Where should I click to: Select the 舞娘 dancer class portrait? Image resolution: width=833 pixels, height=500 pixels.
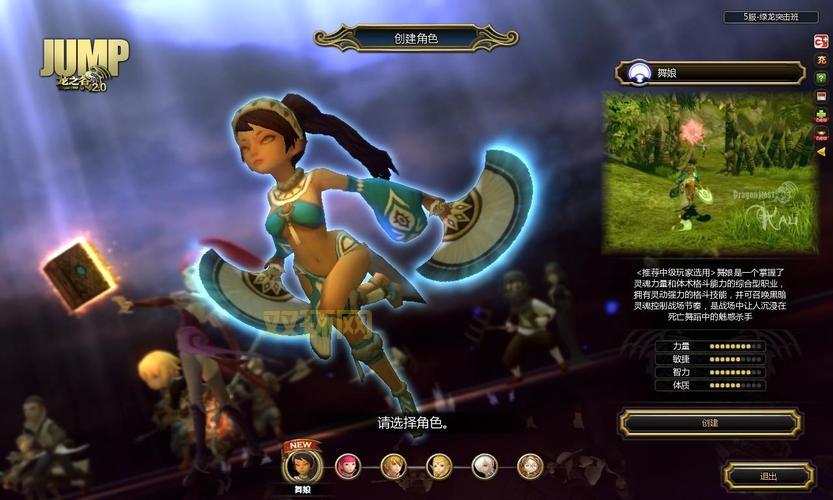click(x=301, y=466)
